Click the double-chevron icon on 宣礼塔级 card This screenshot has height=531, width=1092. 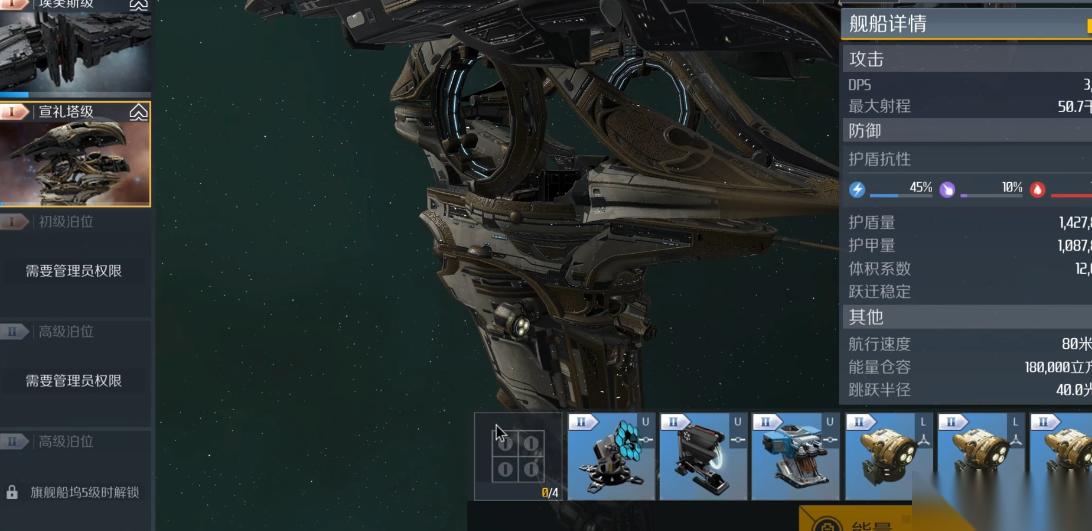point(139,112)
